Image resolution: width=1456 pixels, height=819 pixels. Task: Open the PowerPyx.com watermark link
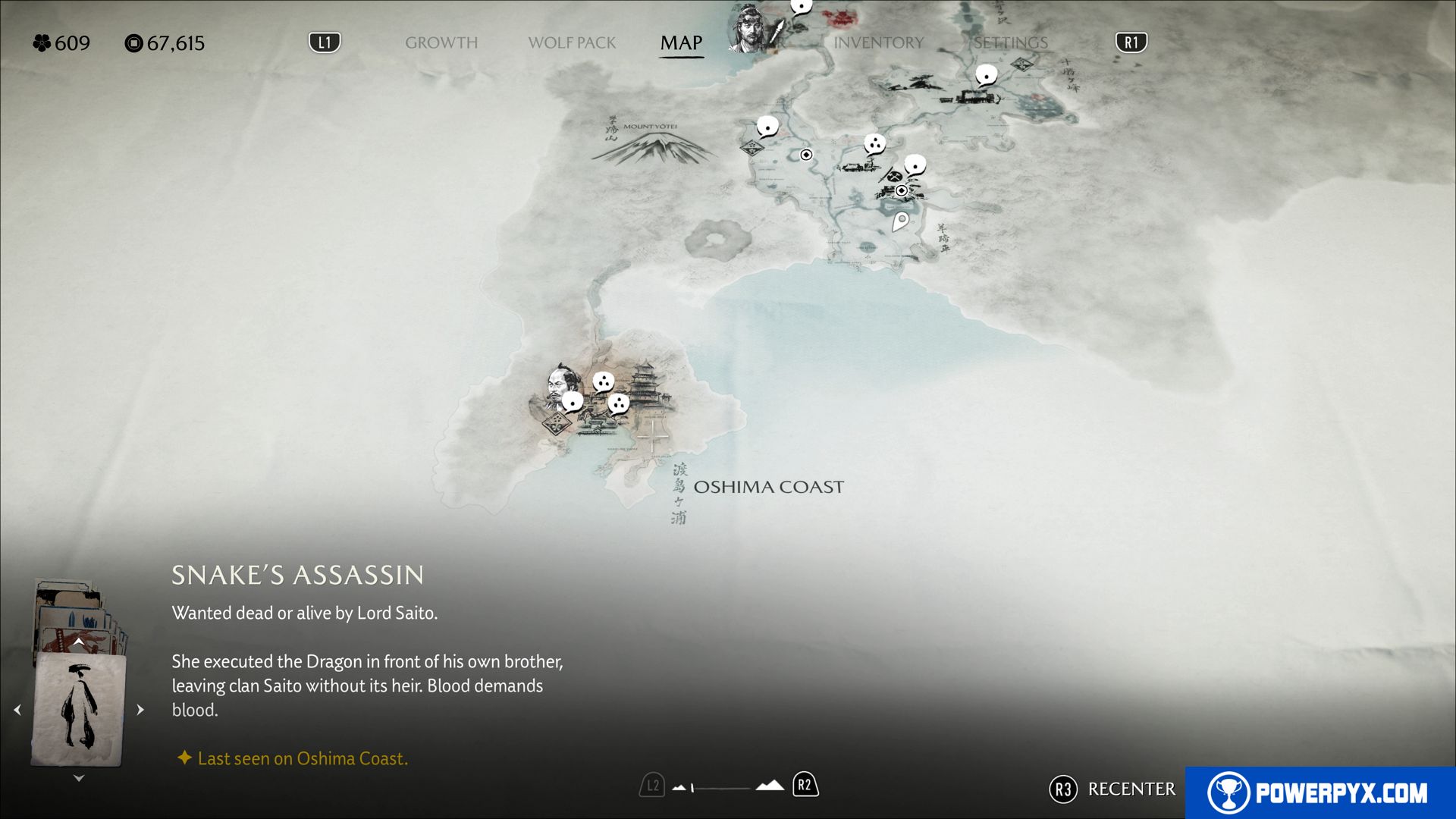tap(1319, 792)
